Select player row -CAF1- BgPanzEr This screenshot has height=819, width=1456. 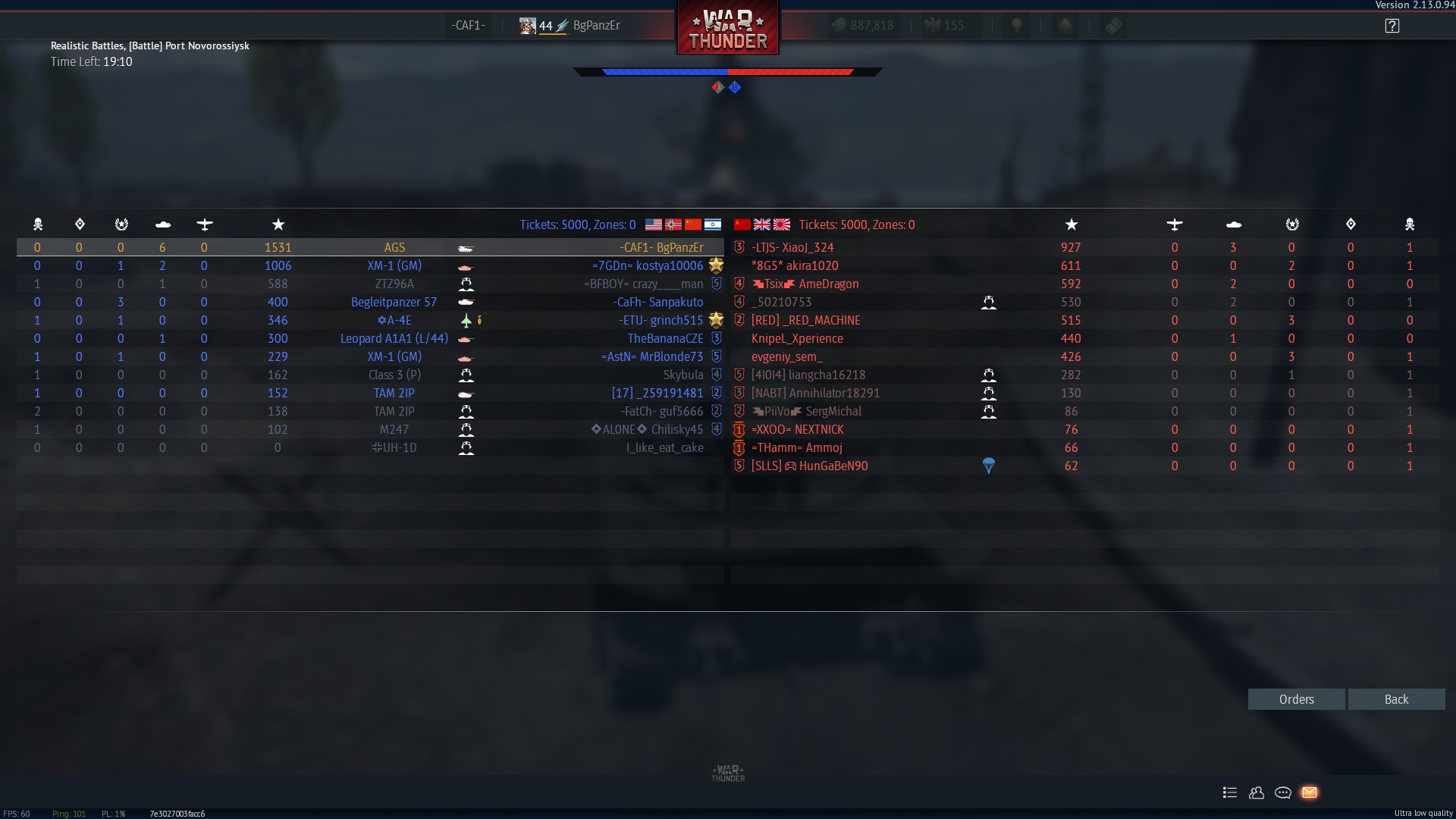[x=661, y=247]
